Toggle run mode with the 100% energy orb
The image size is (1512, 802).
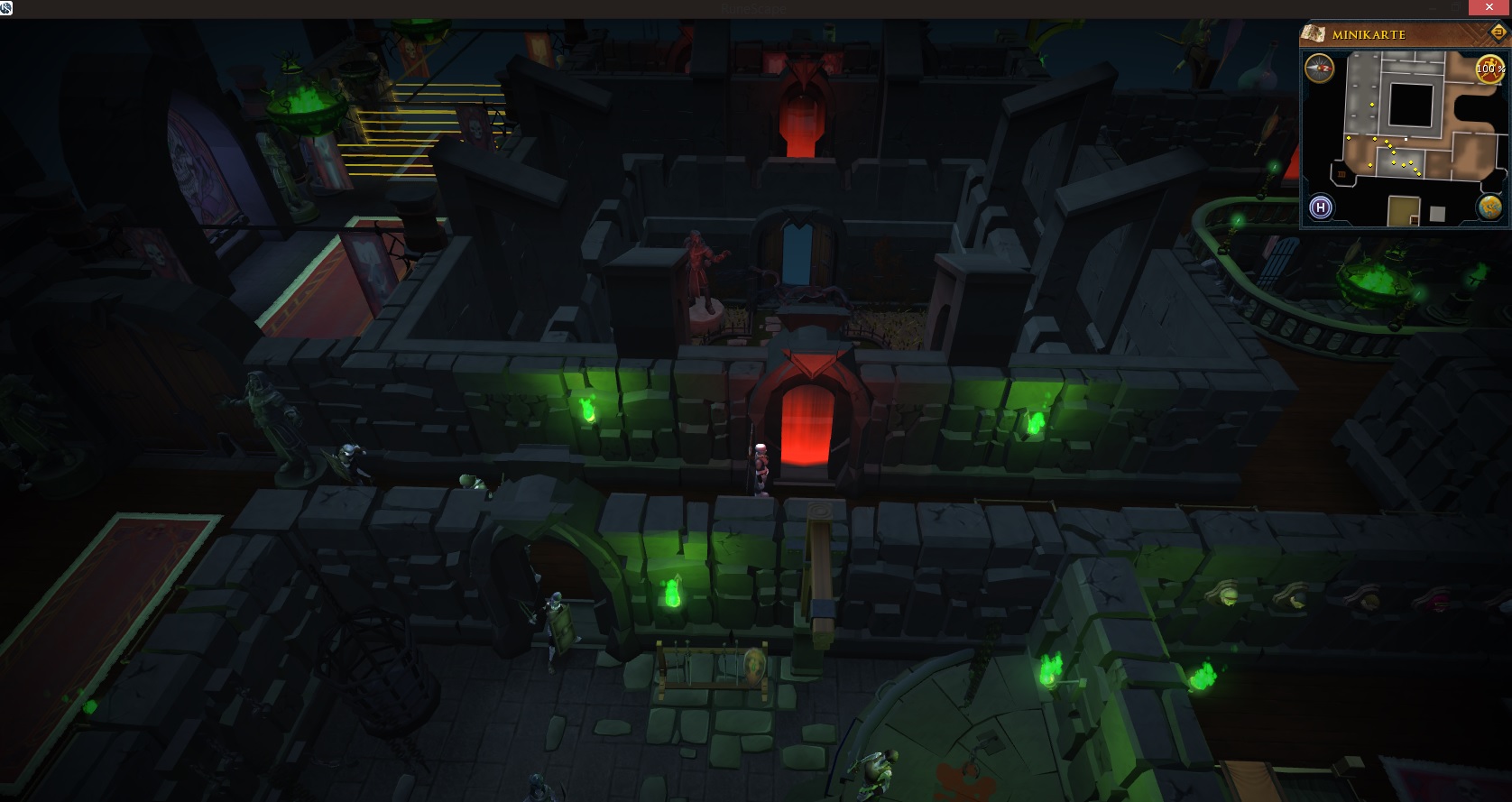(x=1489, y=69)
